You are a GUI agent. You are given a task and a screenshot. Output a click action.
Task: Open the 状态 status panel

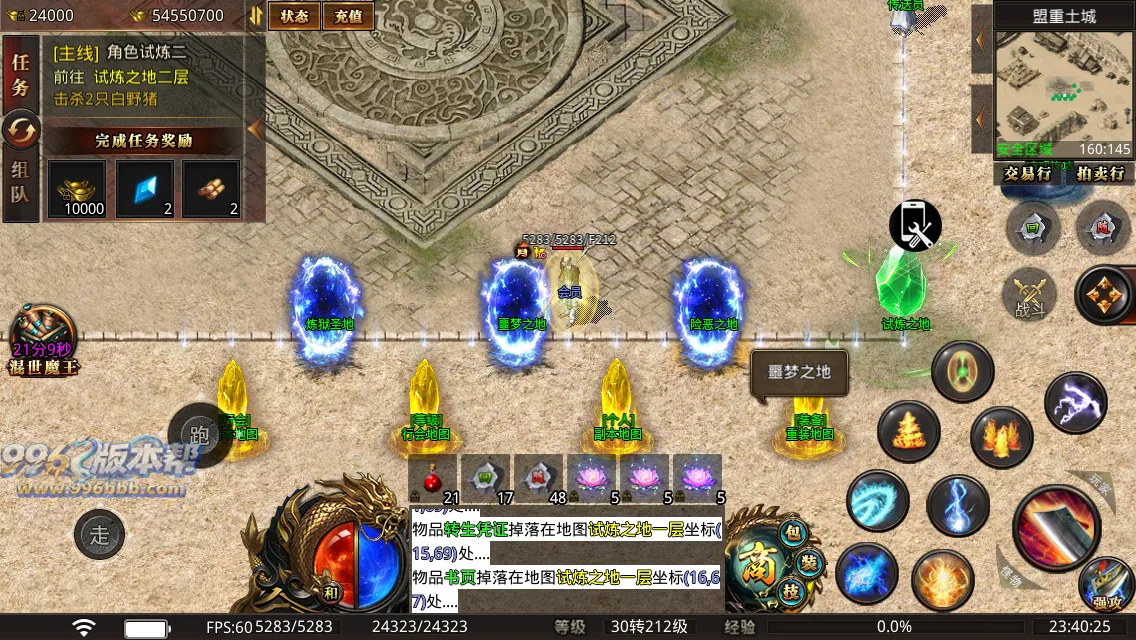click(294, 15)
